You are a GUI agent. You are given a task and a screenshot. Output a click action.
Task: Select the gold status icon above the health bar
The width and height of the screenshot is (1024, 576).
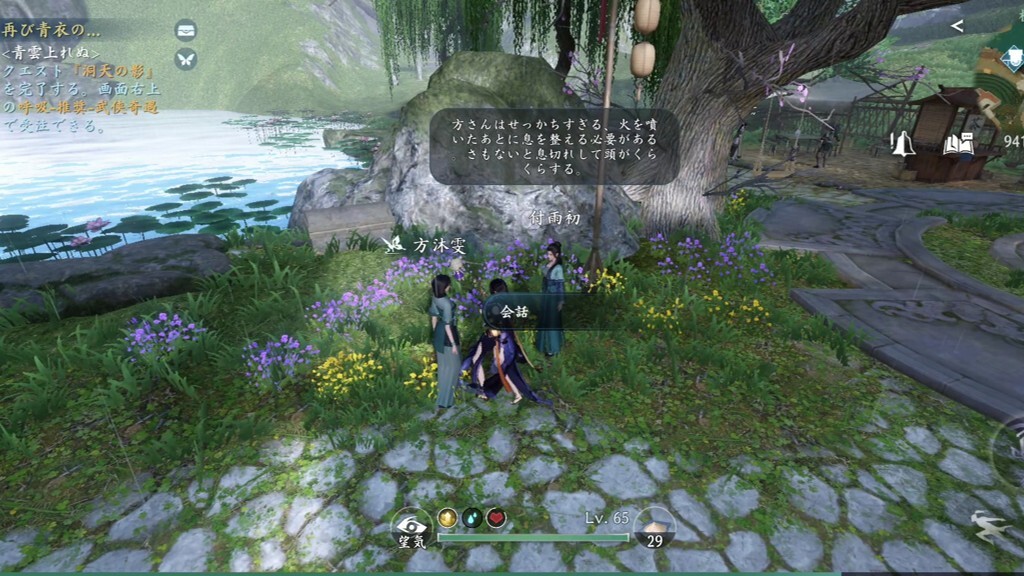(448, 518)
